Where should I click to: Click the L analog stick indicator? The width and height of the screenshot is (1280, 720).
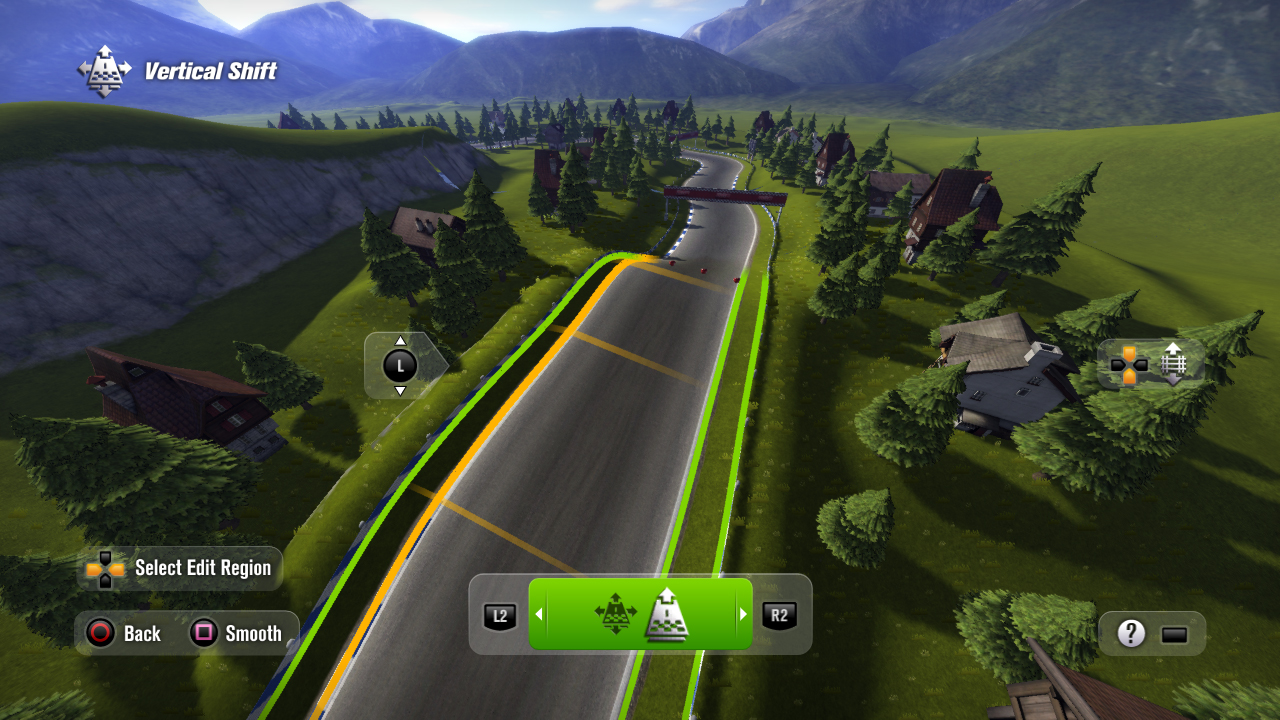pyautogui.click(x=401, y=366)
